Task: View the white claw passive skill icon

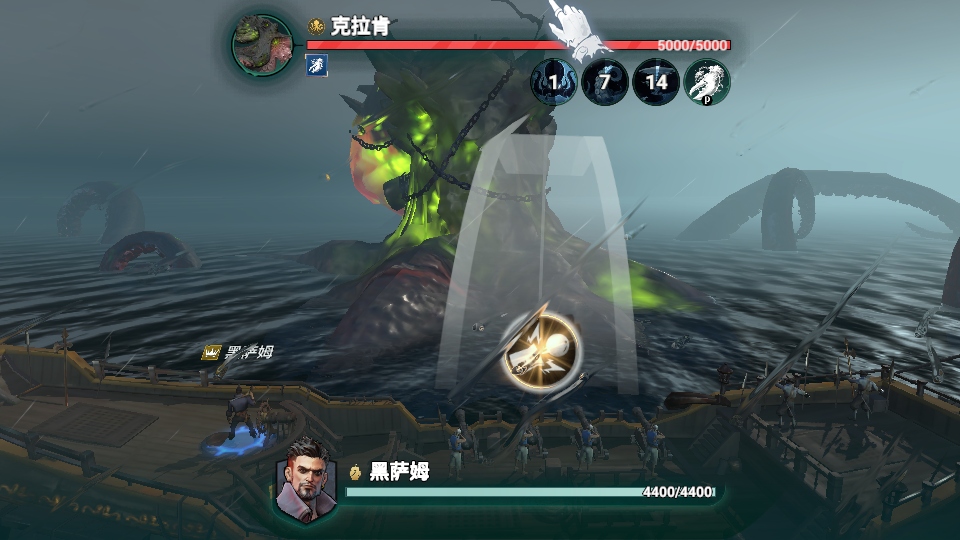Action: click(707, 82)
